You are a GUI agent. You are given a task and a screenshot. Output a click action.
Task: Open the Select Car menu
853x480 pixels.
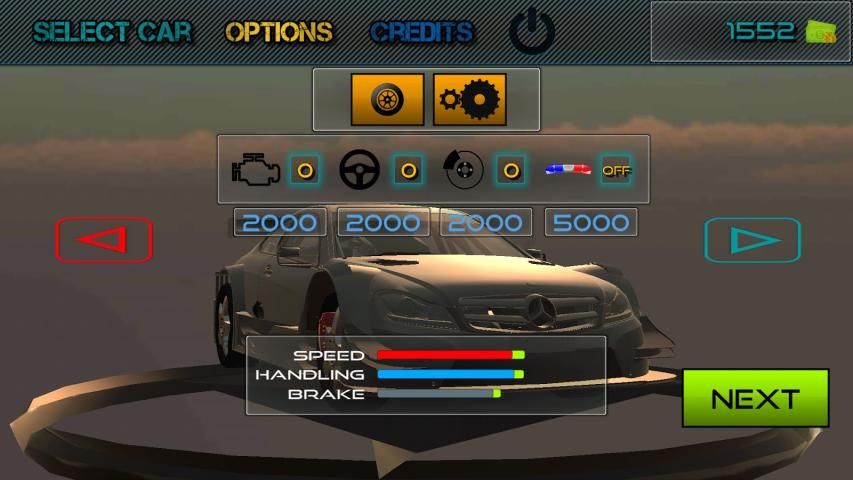point(112,32)
